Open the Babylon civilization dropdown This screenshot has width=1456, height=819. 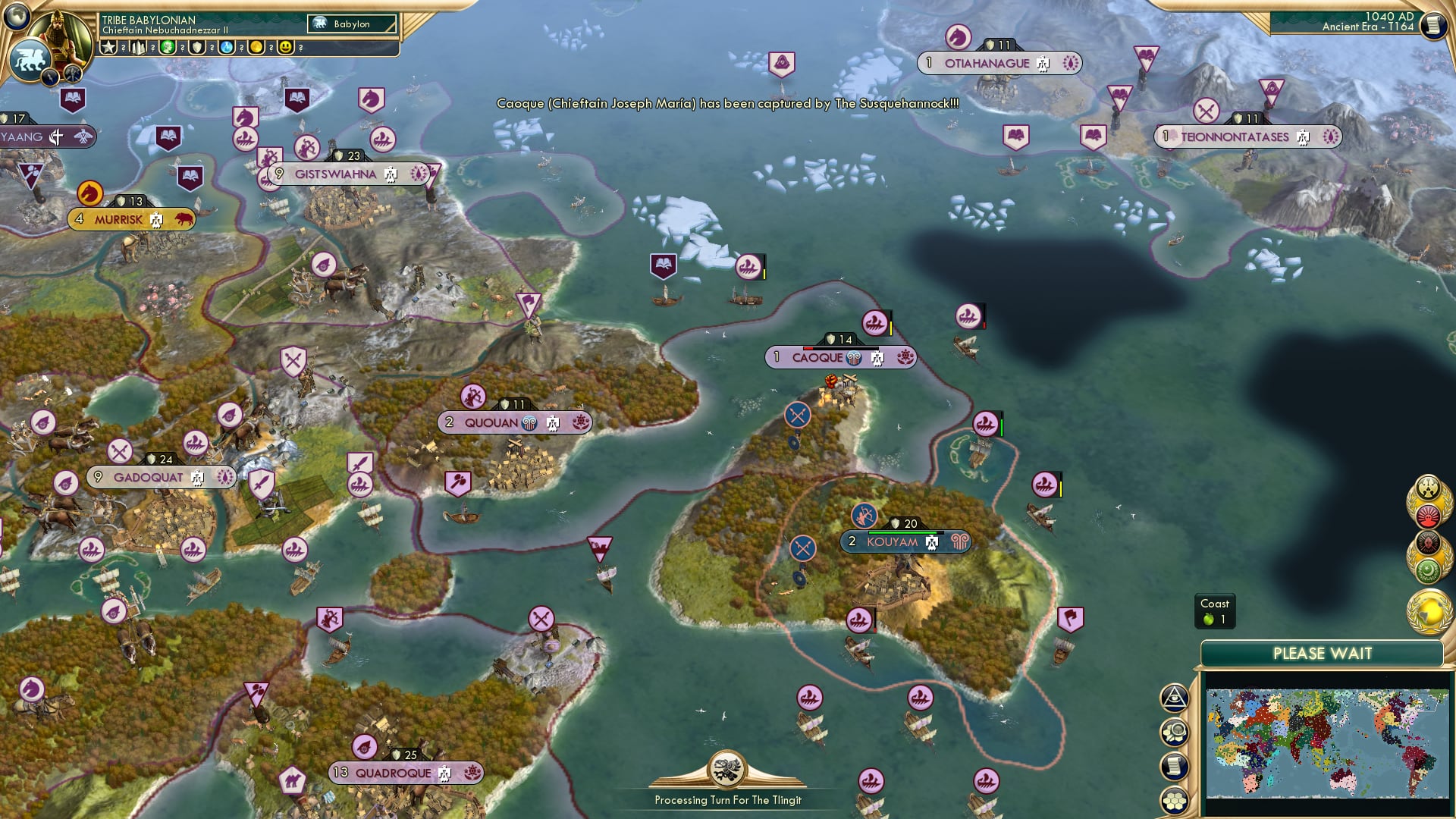[x=351, y=24]
